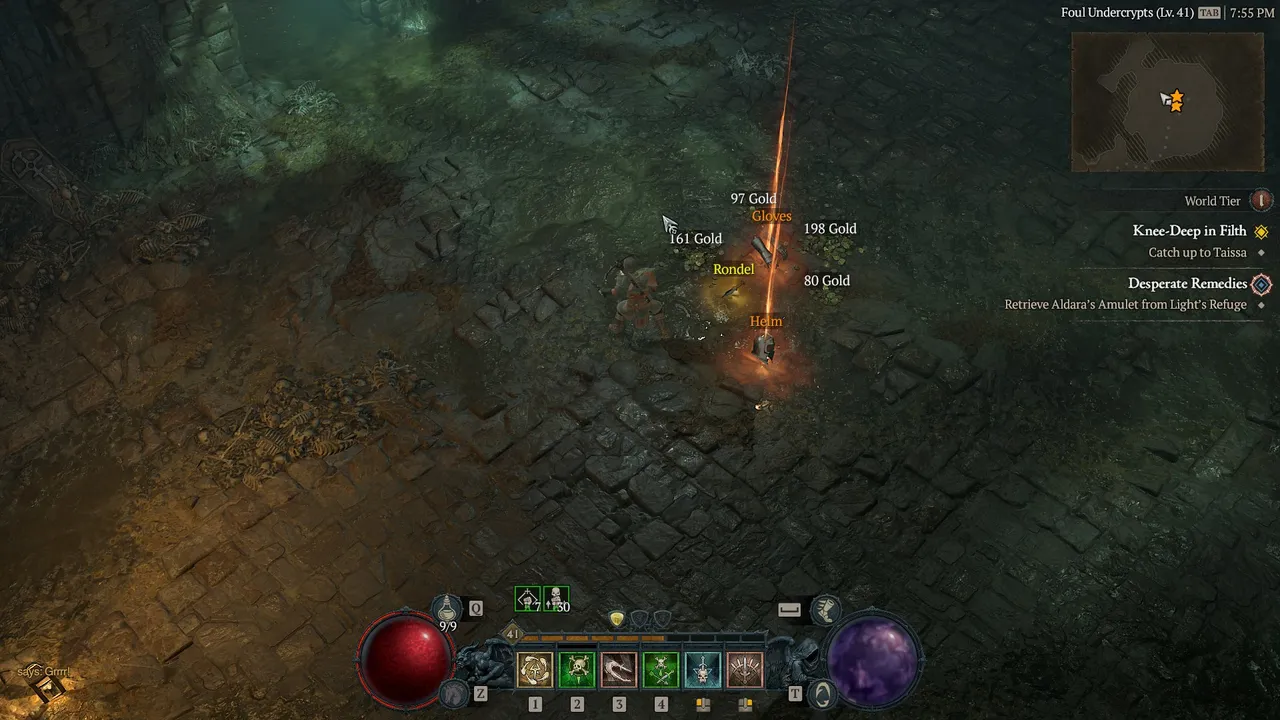Activate the scythe slash skill in slot 3

pos(619,670)
